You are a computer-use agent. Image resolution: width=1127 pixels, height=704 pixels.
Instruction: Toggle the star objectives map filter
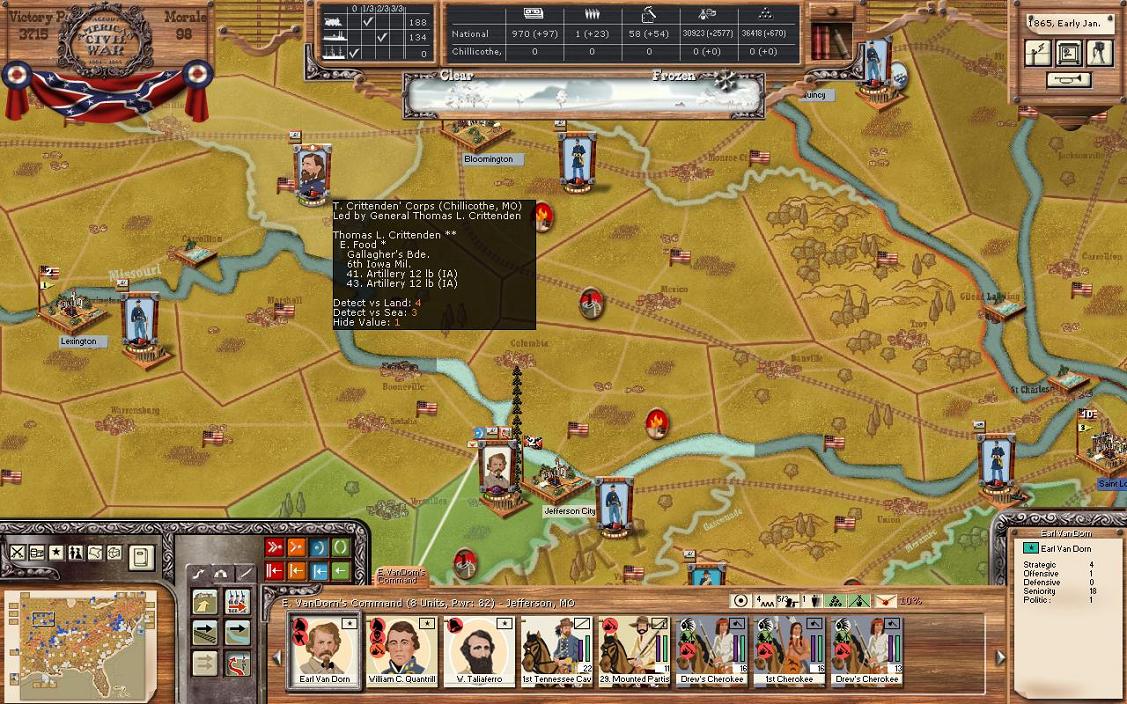56,552
